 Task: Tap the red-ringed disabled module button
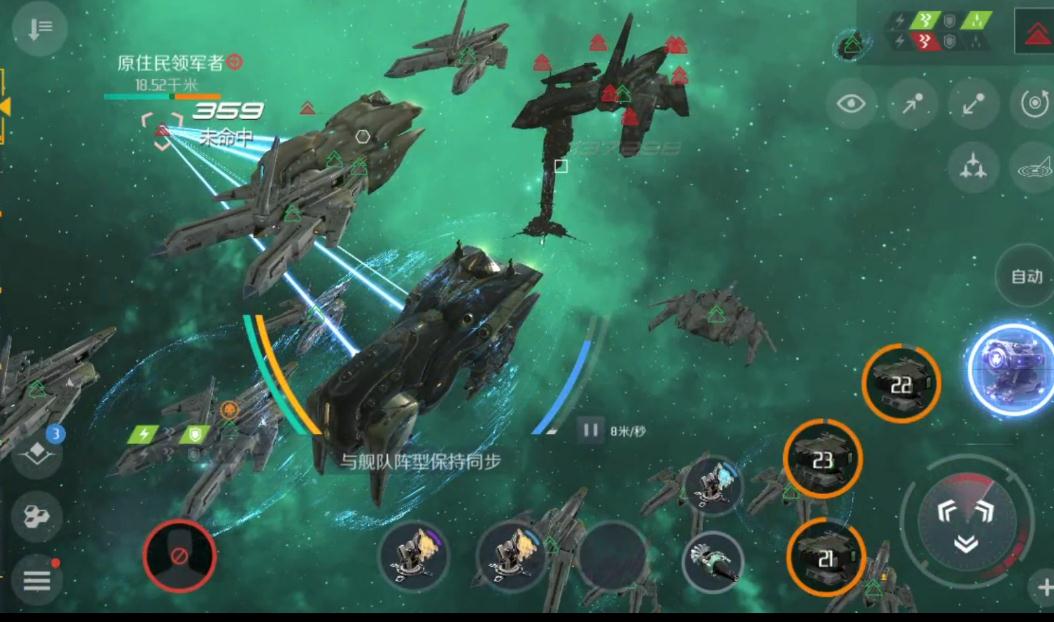point(180,554)
